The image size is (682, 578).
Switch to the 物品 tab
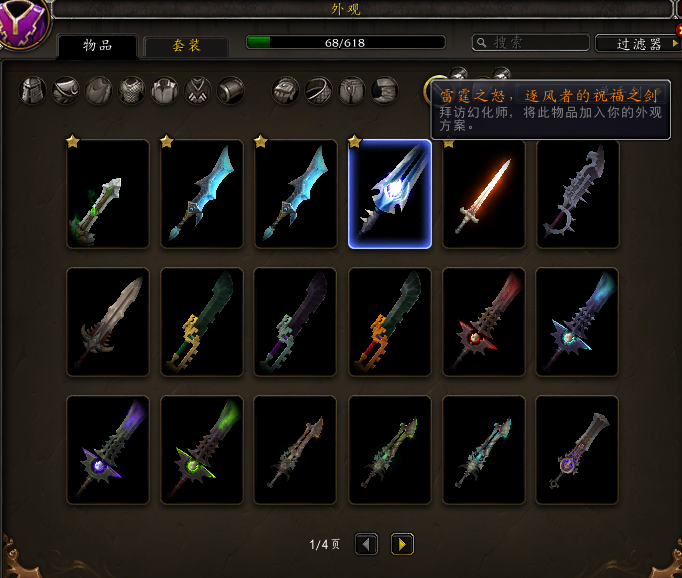97,45
